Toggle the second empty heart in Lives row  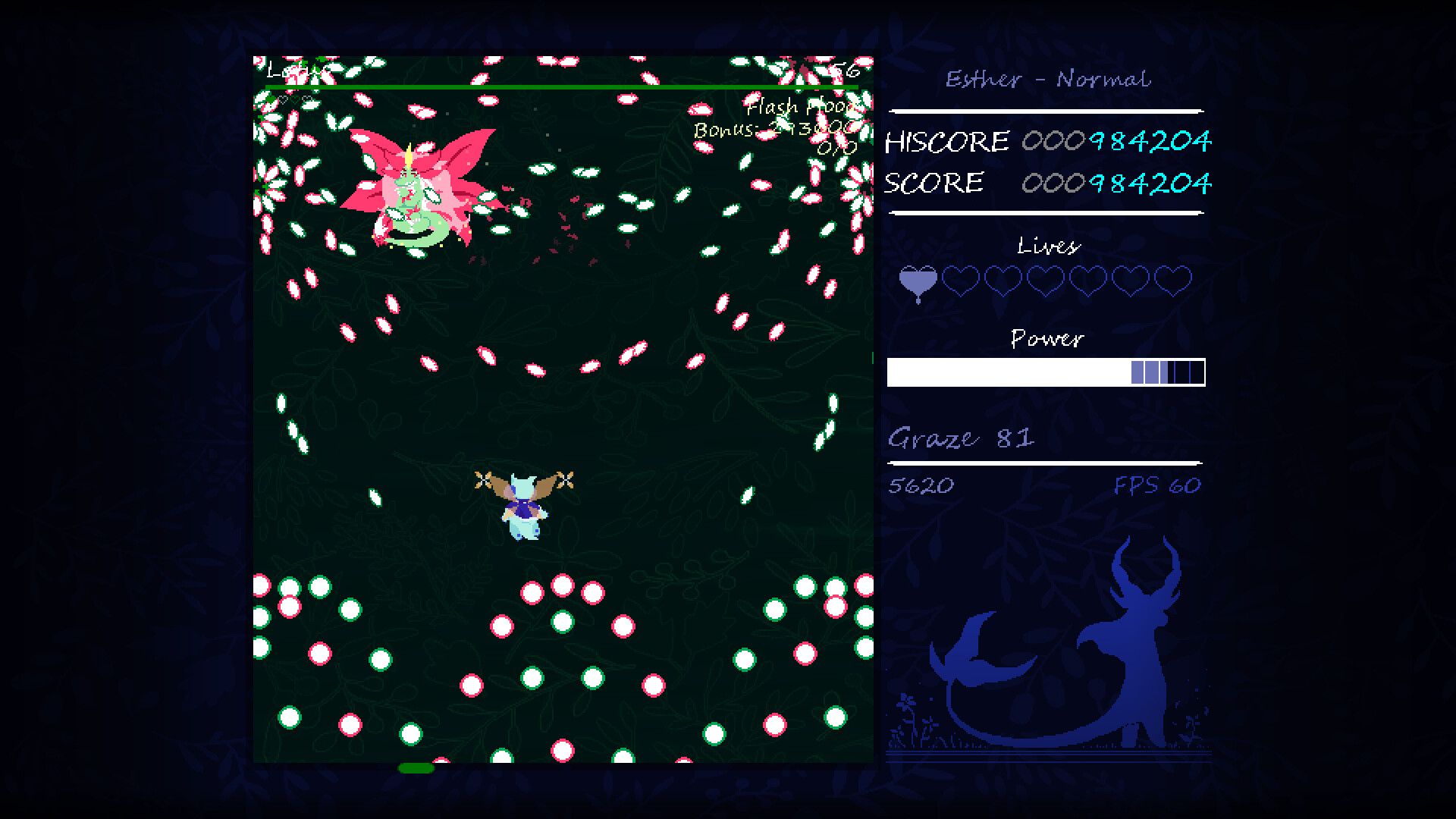click(x=1003, y=278)
